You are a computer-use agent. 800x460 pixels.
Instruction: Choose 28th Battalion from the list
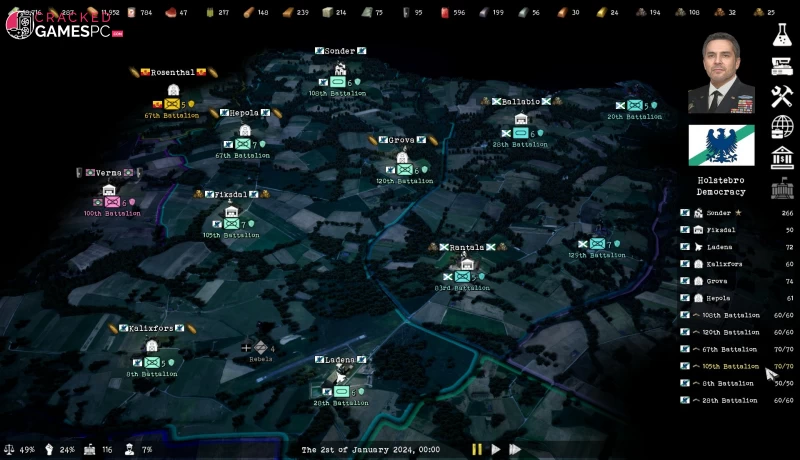click(730, 400)
